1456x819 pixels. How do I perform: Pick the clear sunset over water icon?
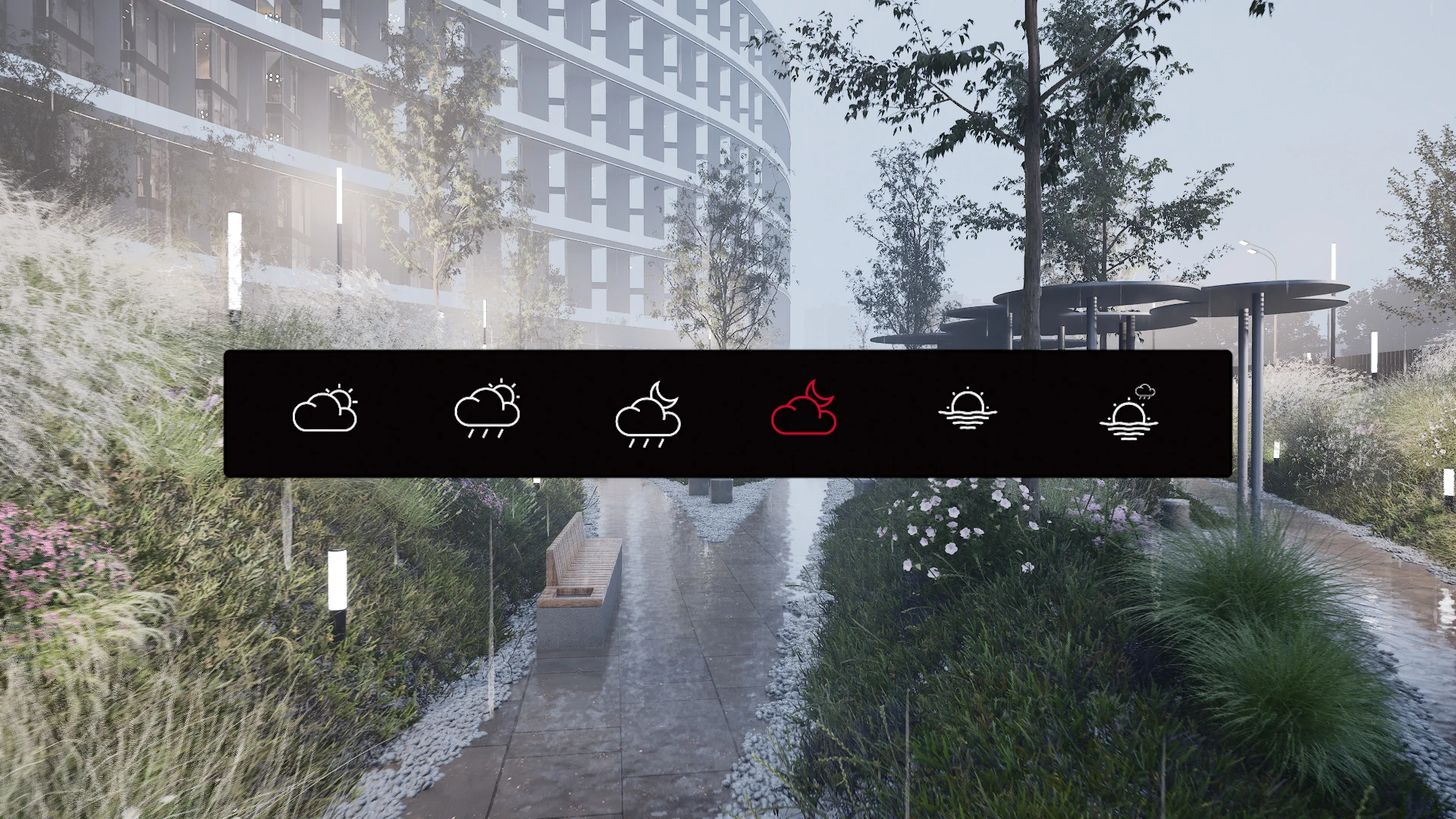coord(967,410)
